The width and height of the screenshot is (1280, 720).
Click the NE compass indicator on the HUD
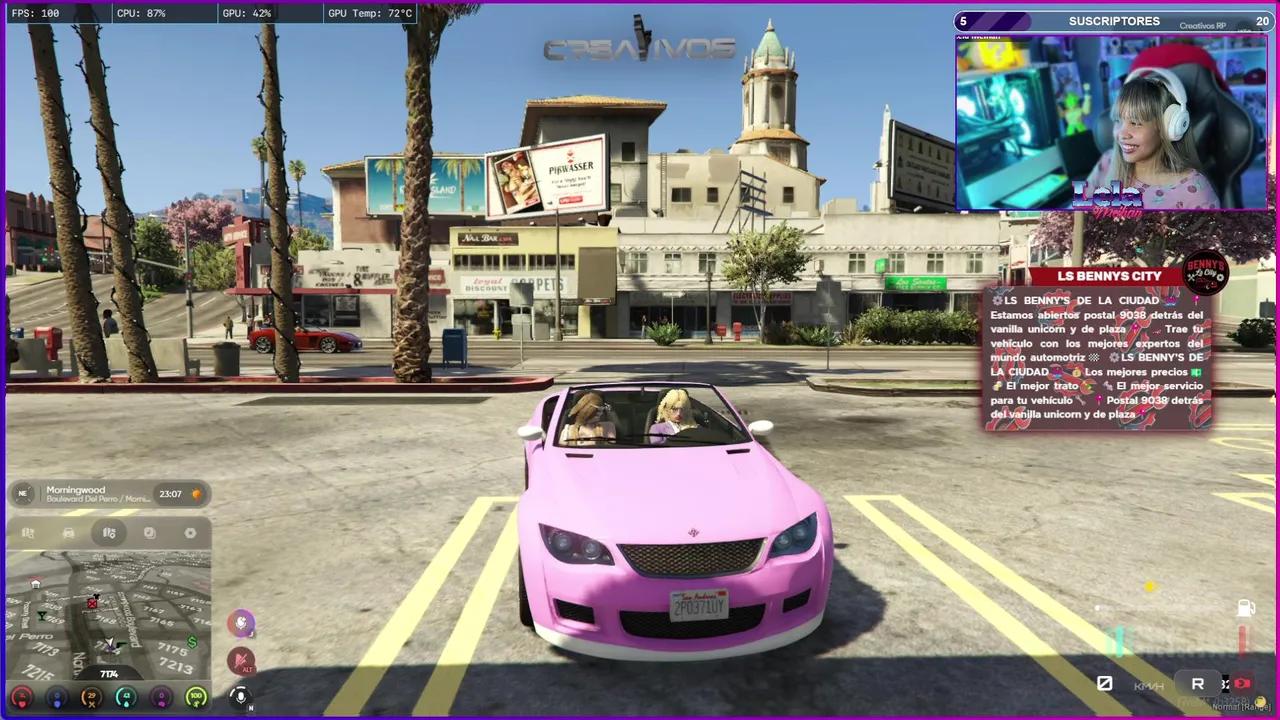[x=23, y=493]
